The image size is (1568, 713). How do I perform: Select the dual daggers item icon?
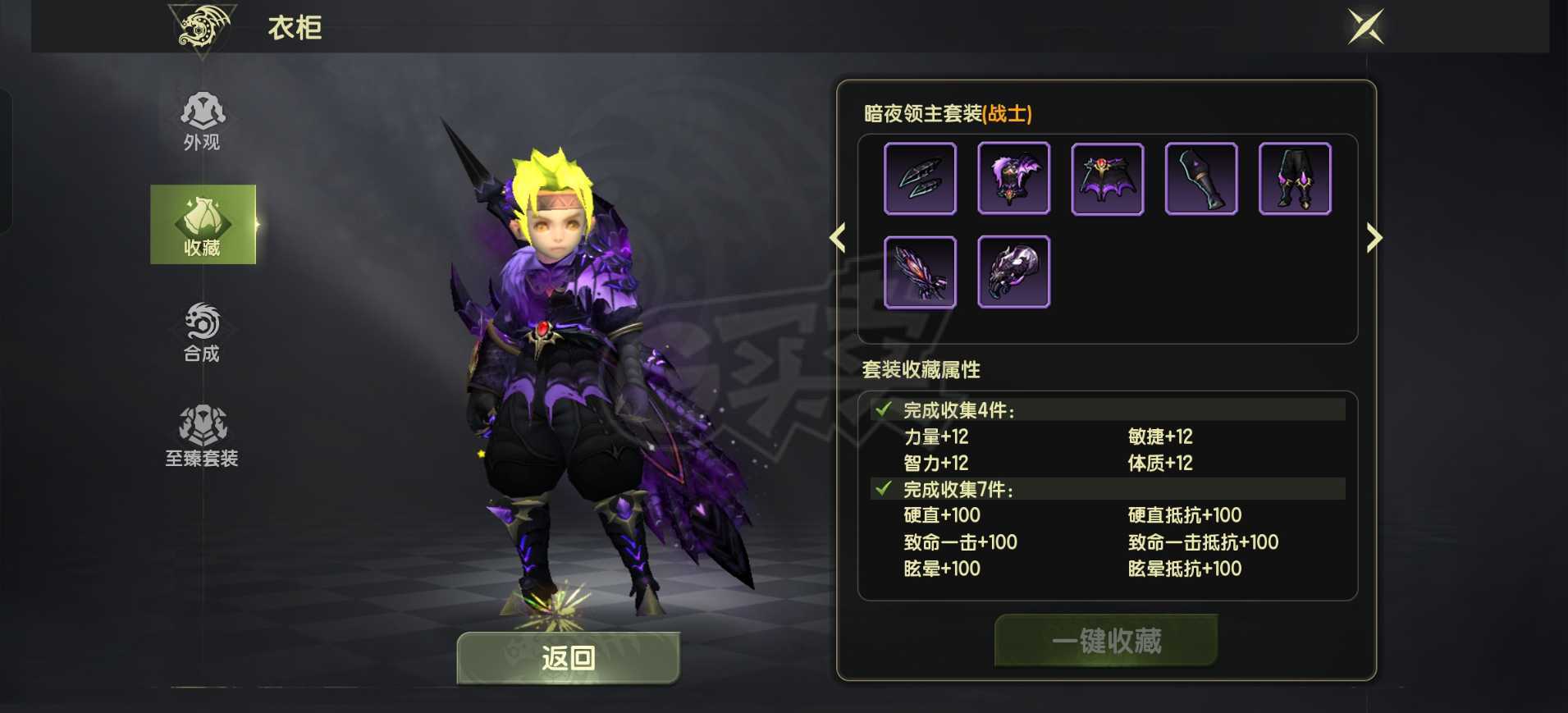pyautogui.click(x=921, y=178)
